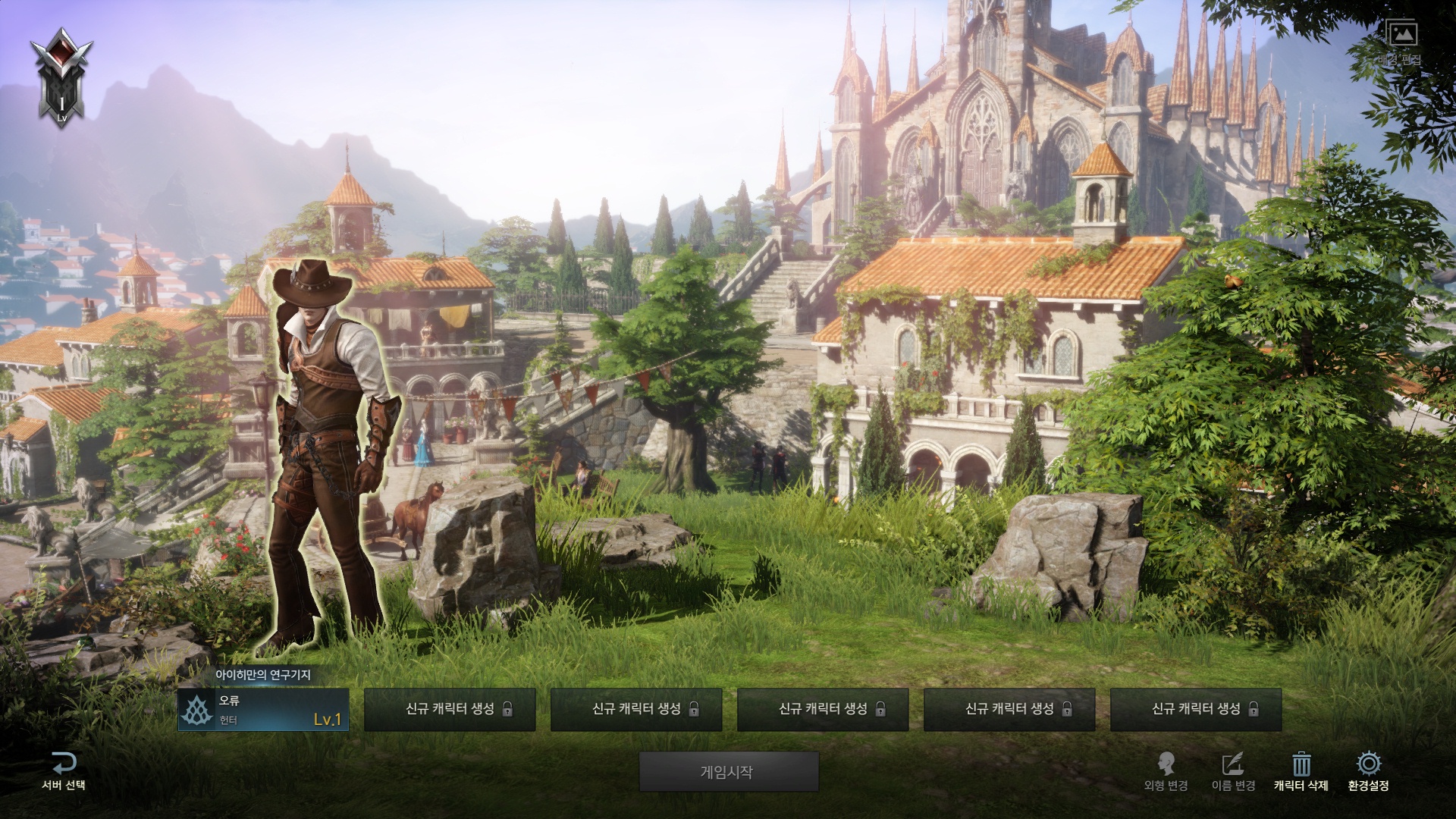This screenshot has height=819, width=1456.
Task: Choose 캐릭터 삭제 to delete character
Action: 1301,771
